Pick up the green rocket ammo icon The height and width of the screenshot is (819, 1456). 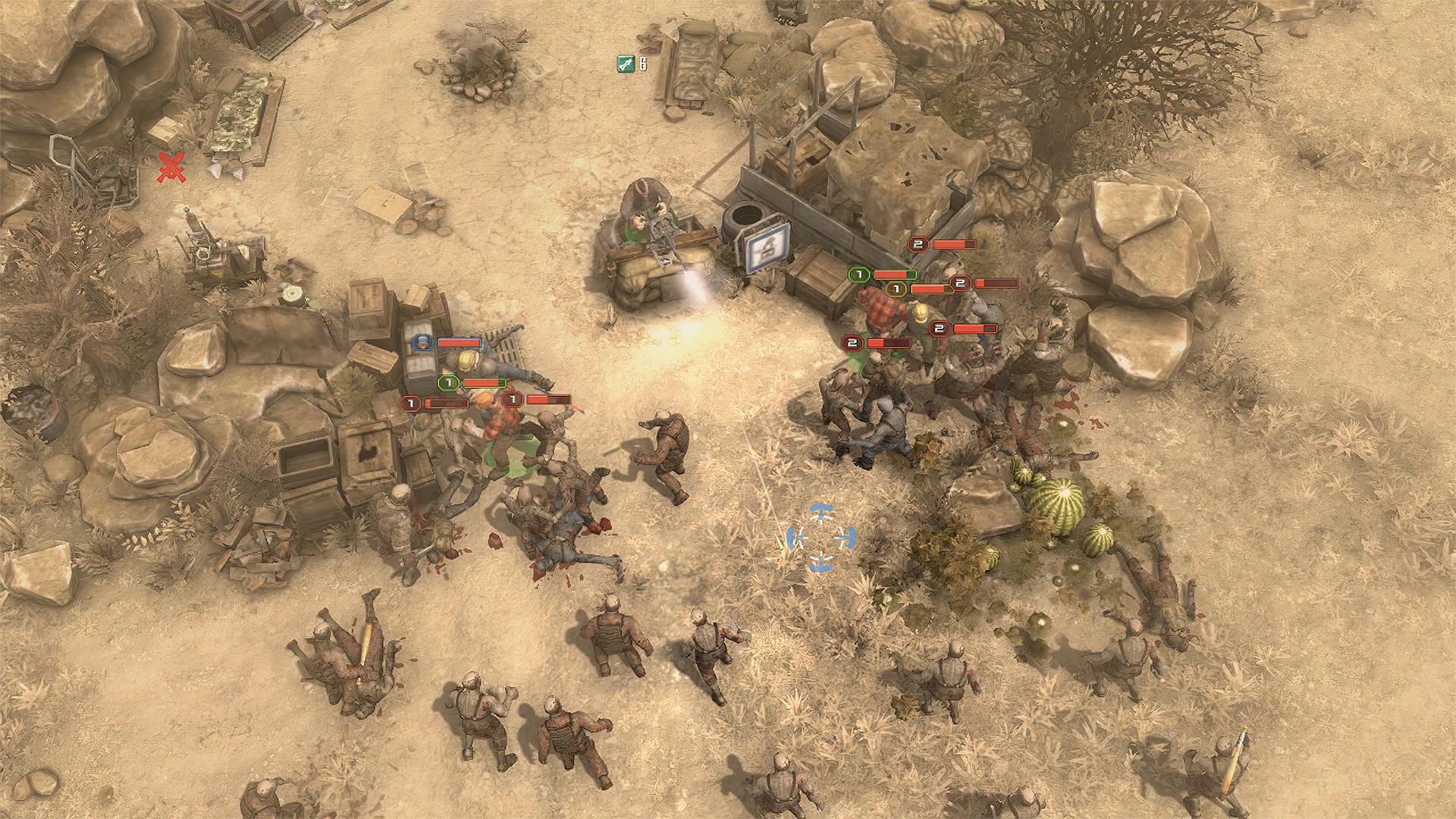point(625,64)
